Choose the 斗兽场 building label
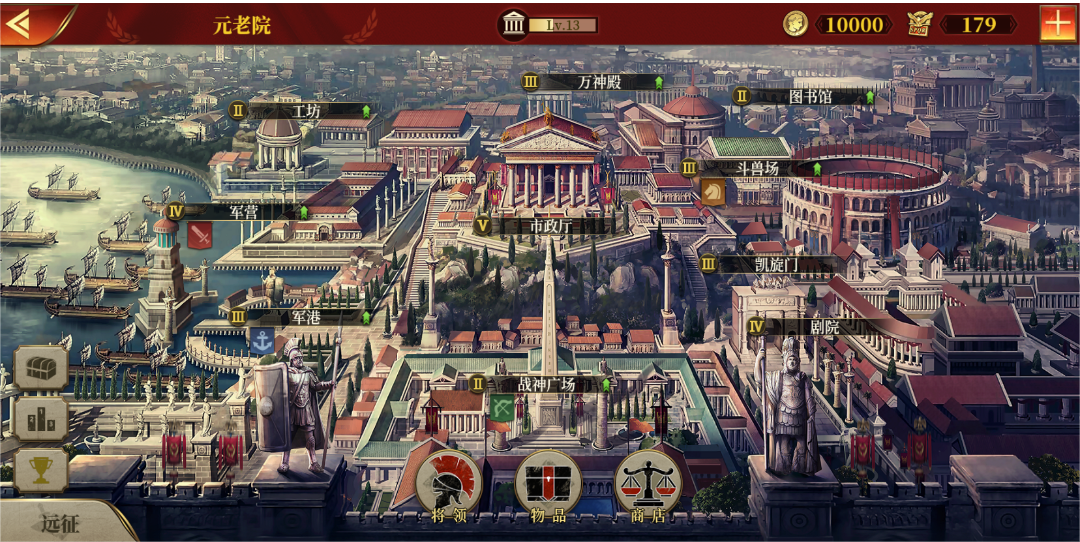This screenshot has width=1080, height=542. pyautogui.click(x=757, y=168)
